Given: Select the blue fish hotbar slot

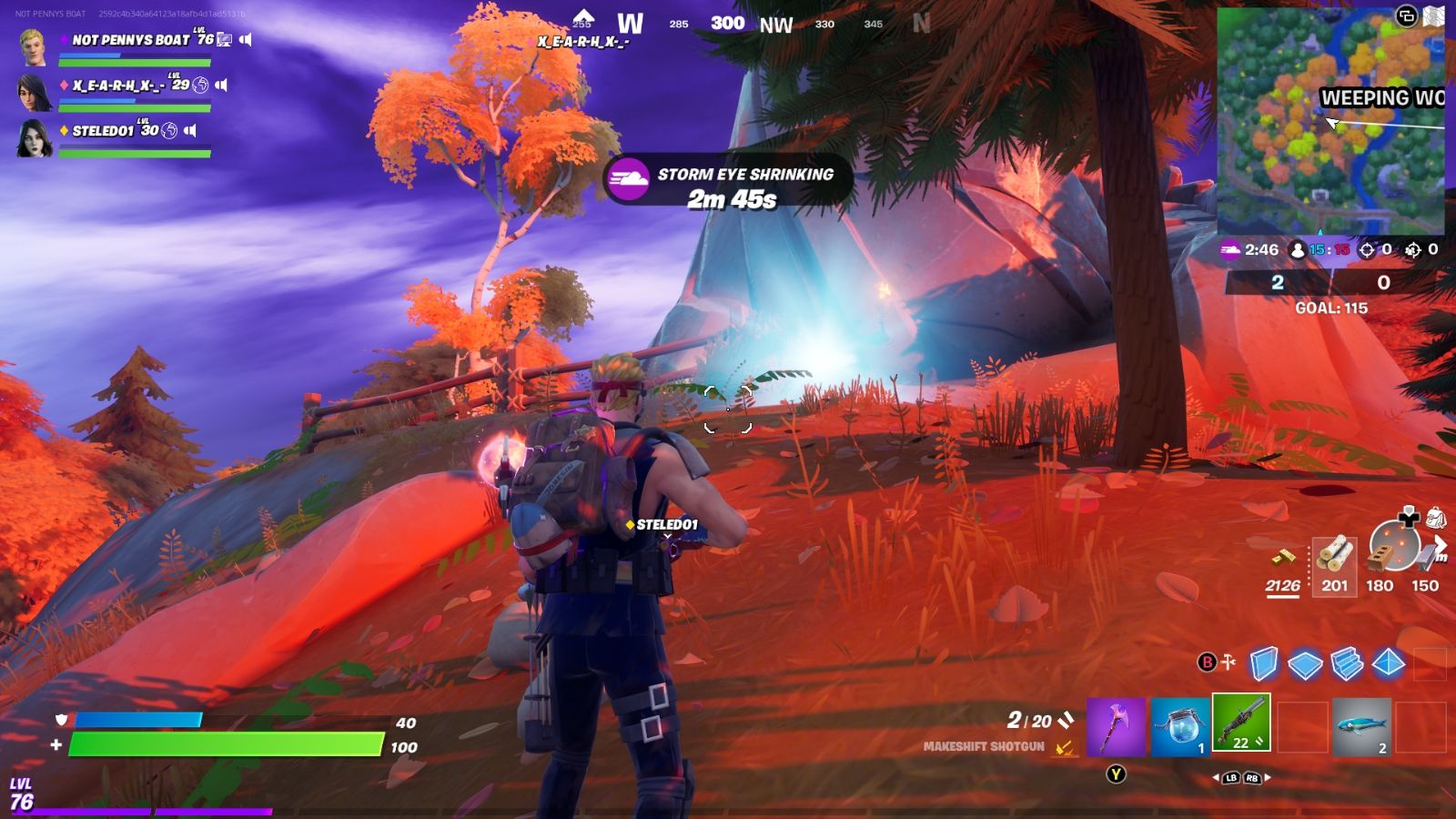Looking at the screenshot, I should point(1361,726).
